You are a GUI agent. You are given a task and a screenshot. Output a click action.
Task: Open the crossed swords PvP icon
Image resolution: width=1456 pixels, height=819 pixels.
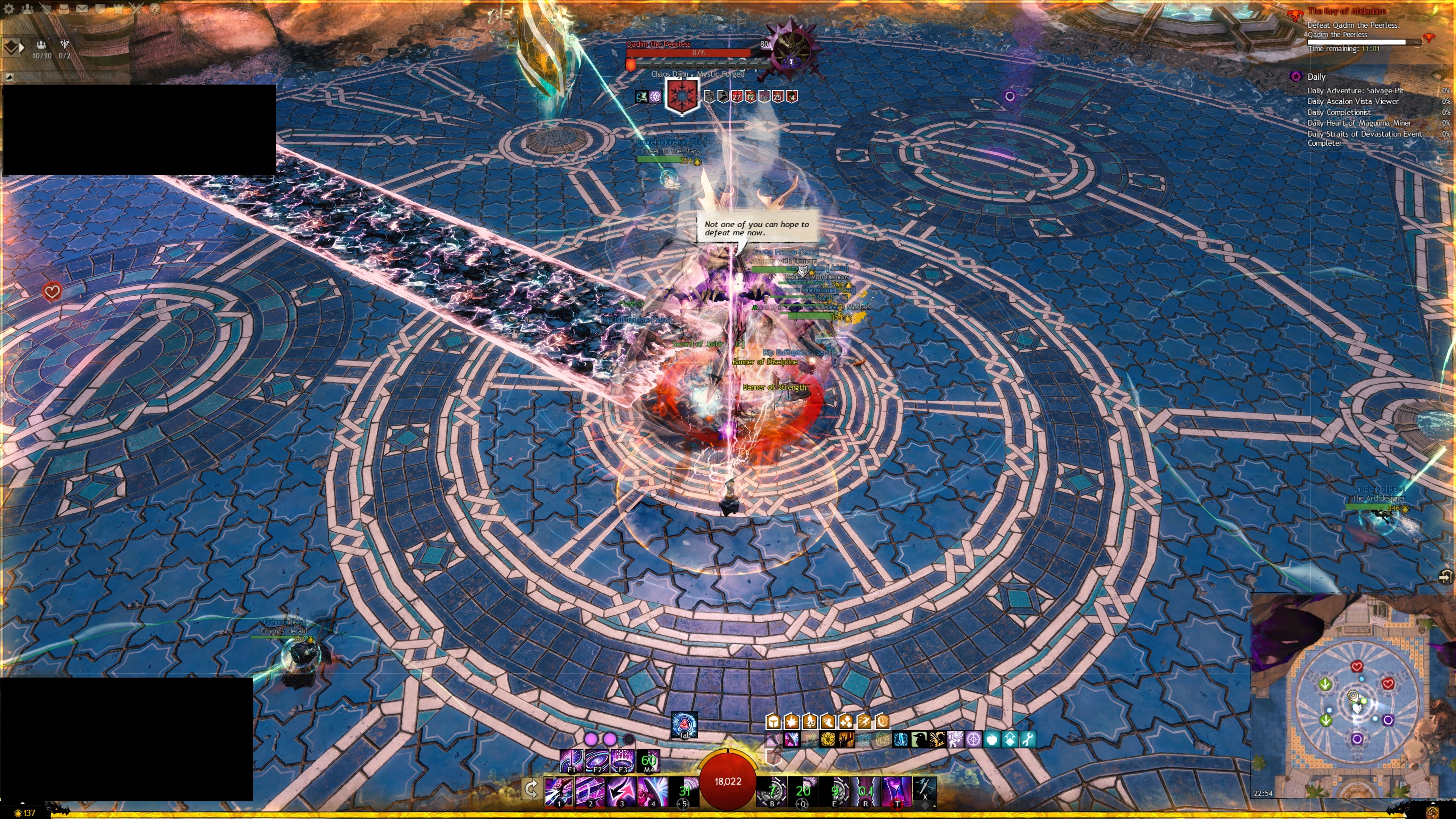pos(136,8)
